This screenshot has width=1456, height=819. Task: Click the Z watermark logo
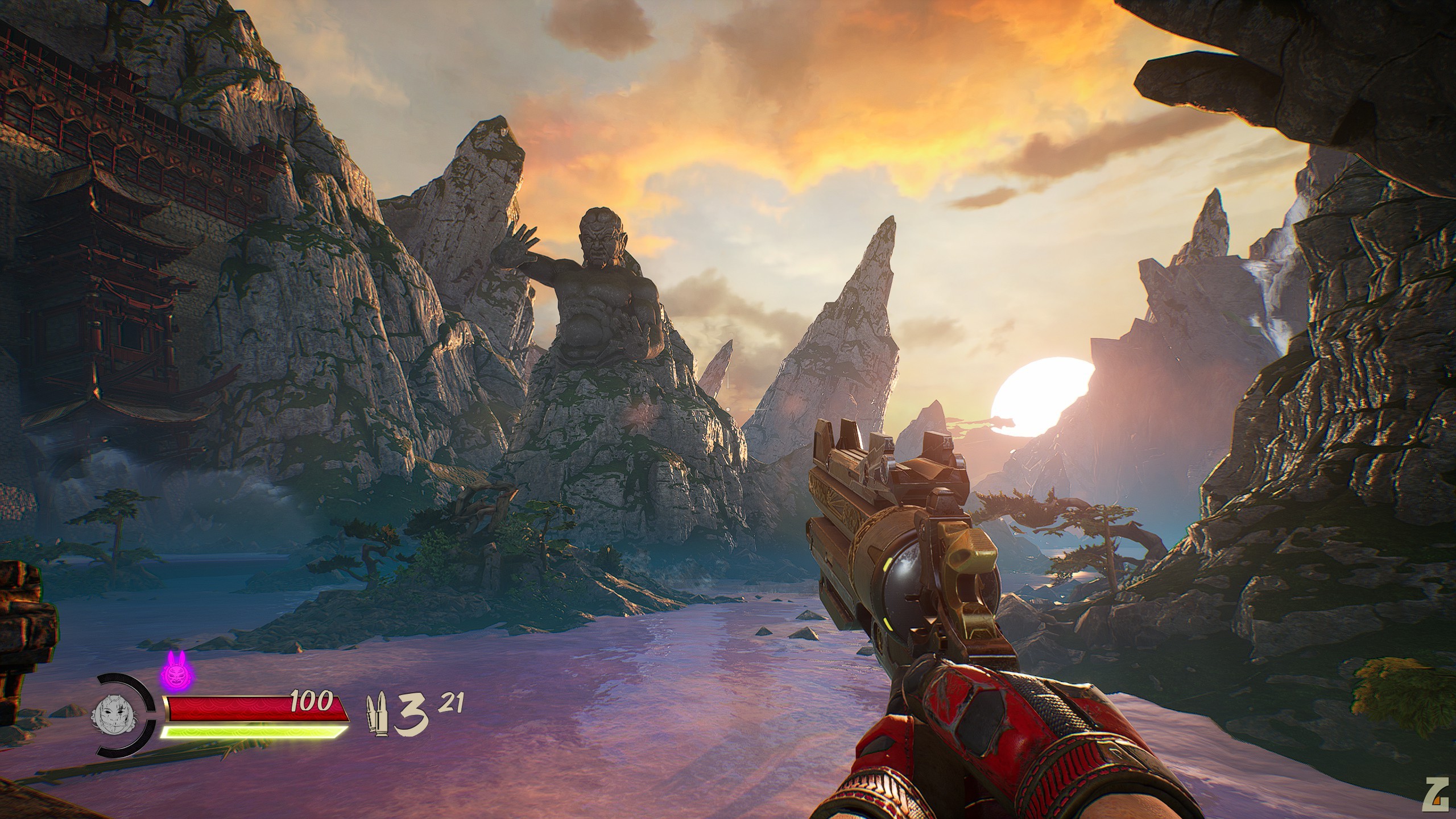click(x=1438, y=801)
